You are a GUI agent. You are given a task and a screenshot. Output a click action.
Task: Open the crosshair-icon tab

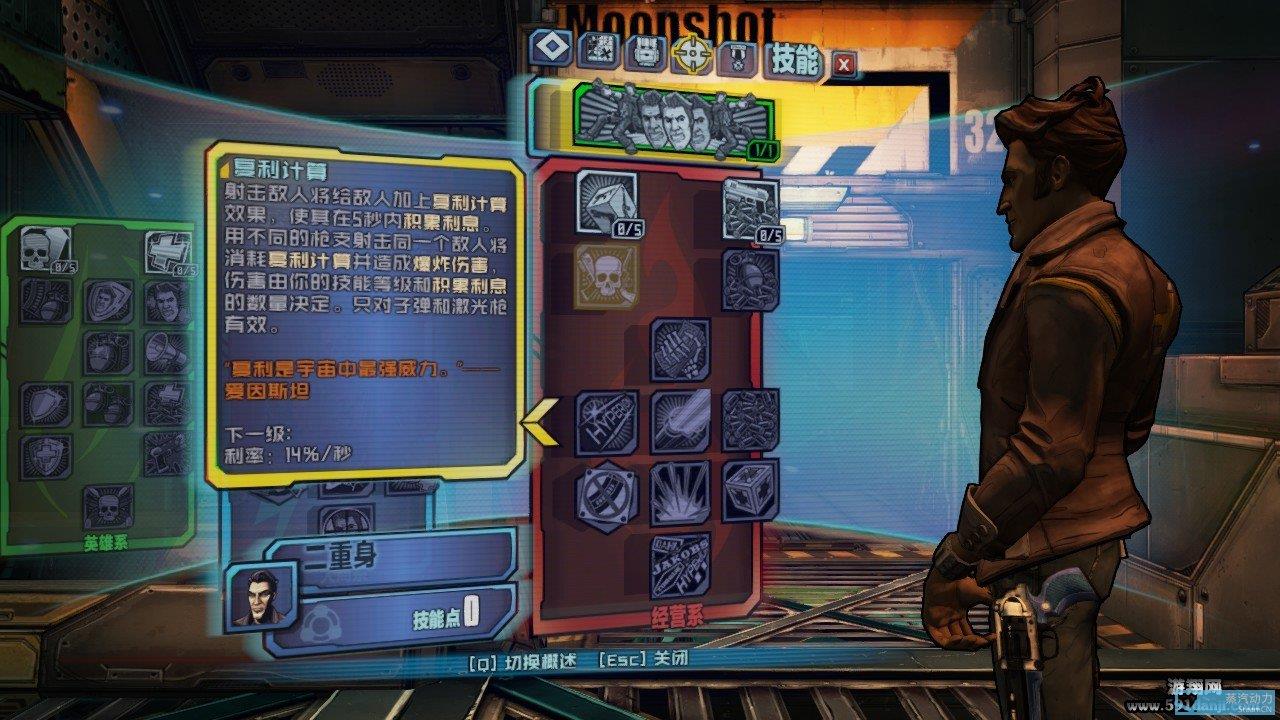(x=691, y=54)
